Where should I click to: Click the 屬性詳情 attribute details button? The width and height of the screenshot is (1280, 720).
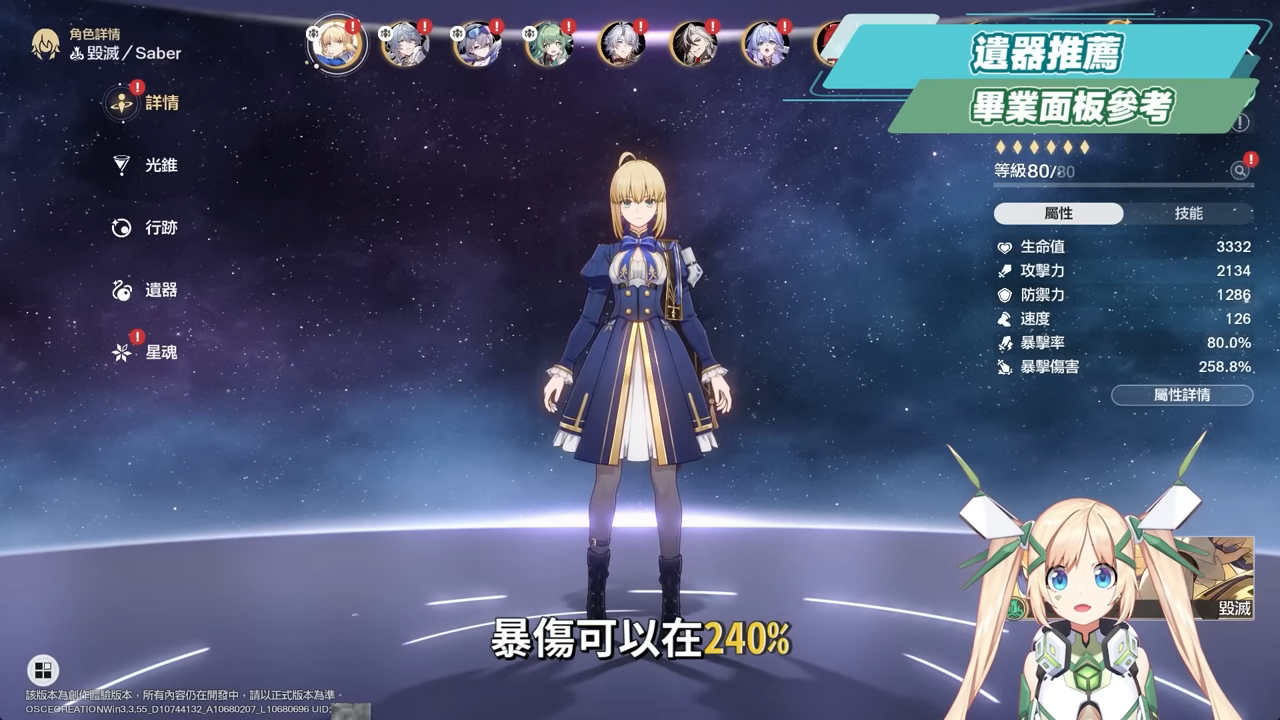click(x=1181, y=395)
